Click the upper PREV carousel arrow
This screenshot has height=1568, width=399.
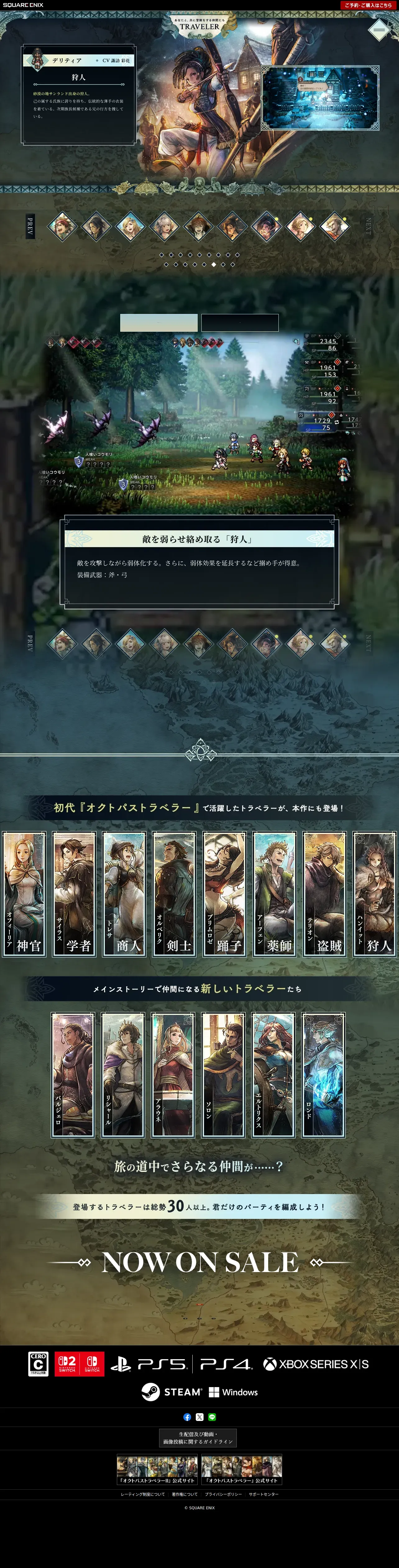point(30,226)
